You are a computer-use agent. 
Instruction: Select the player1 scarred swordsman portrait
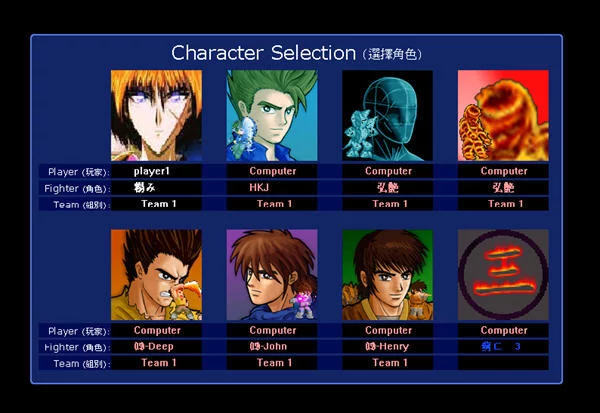[156, 115]
